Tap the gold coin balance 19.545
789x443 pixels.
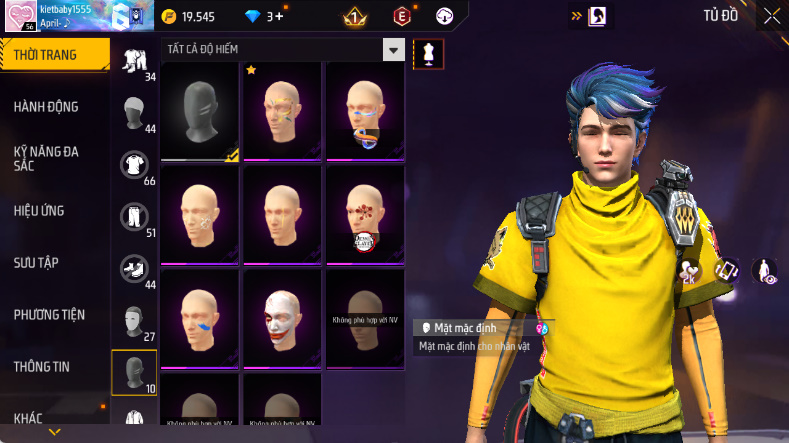tap(189, 17)
